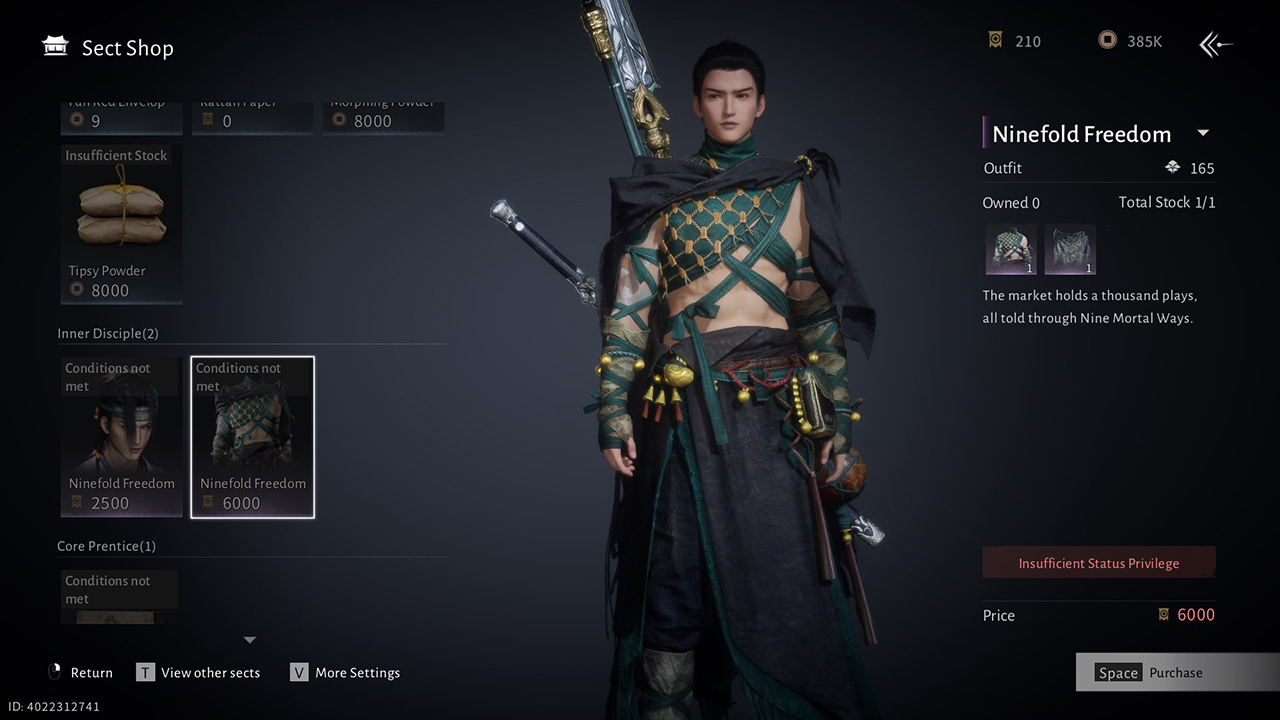Click the back arrow in top corner
The image size is (1280, 720).
tap(1216, 43)
